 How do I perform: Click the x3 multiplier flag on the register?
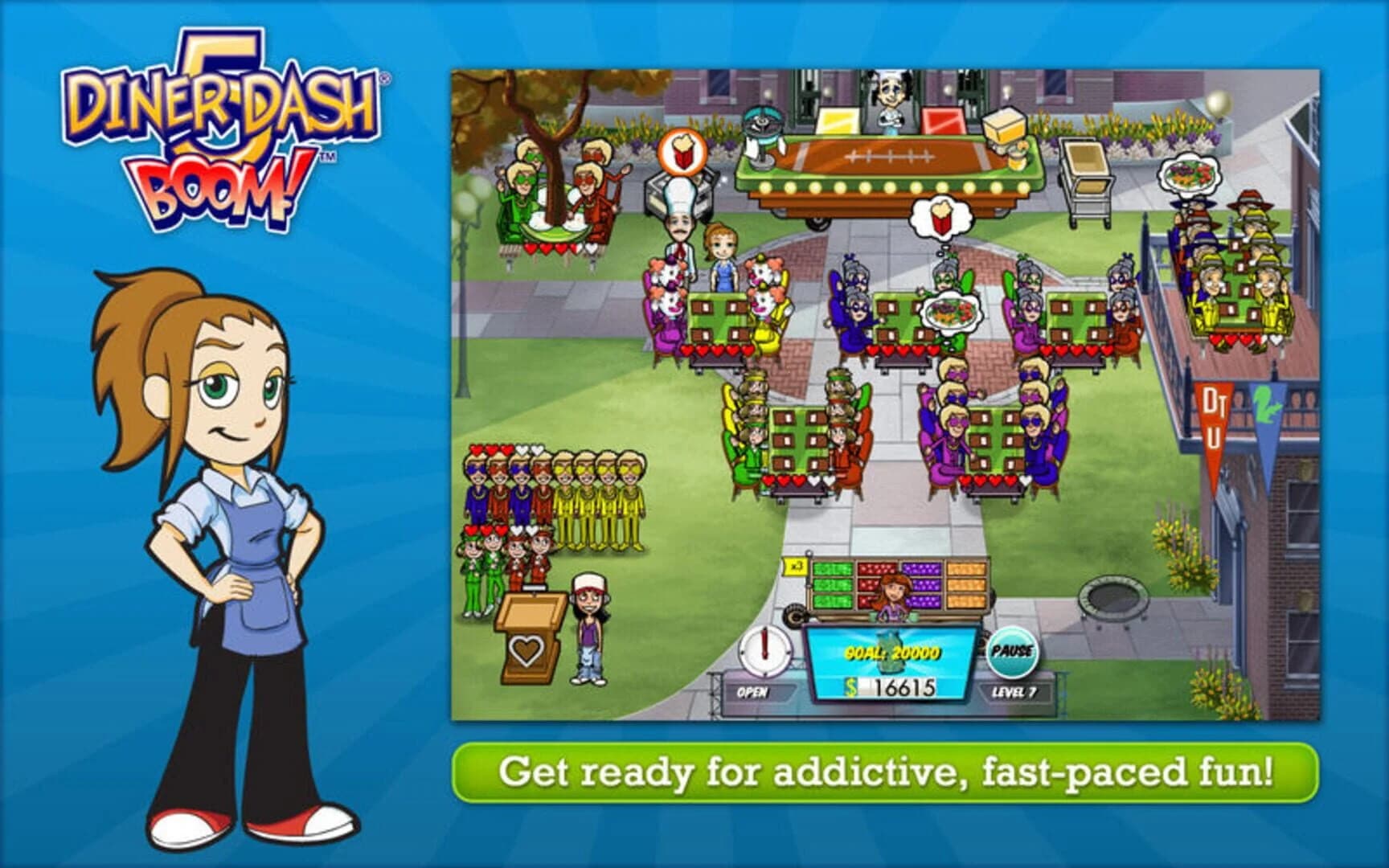[x=796, y=567]
